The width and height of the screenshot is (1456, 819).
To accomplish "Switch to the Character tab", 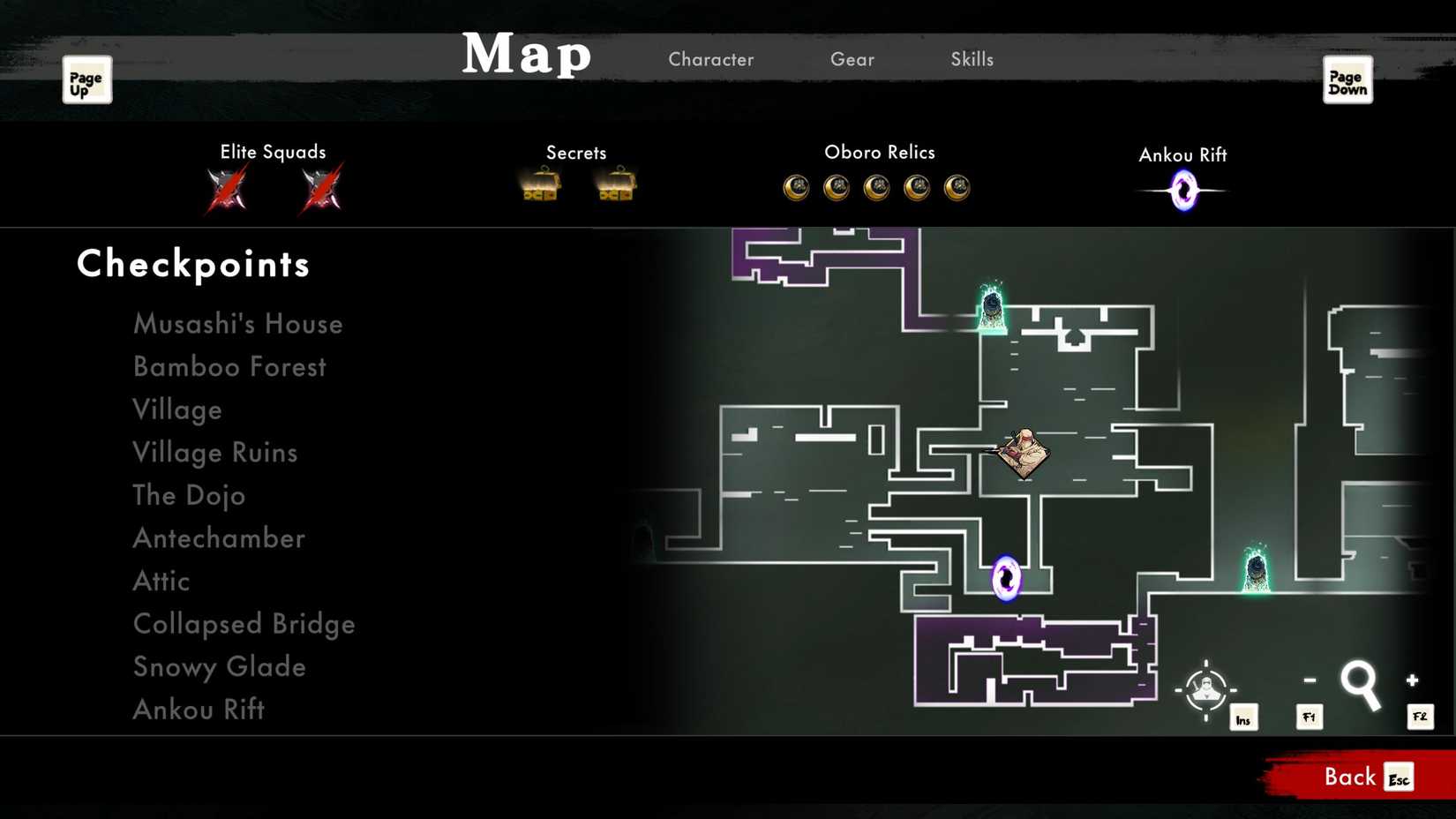I will pyautogui.click(x=711, y=59).
